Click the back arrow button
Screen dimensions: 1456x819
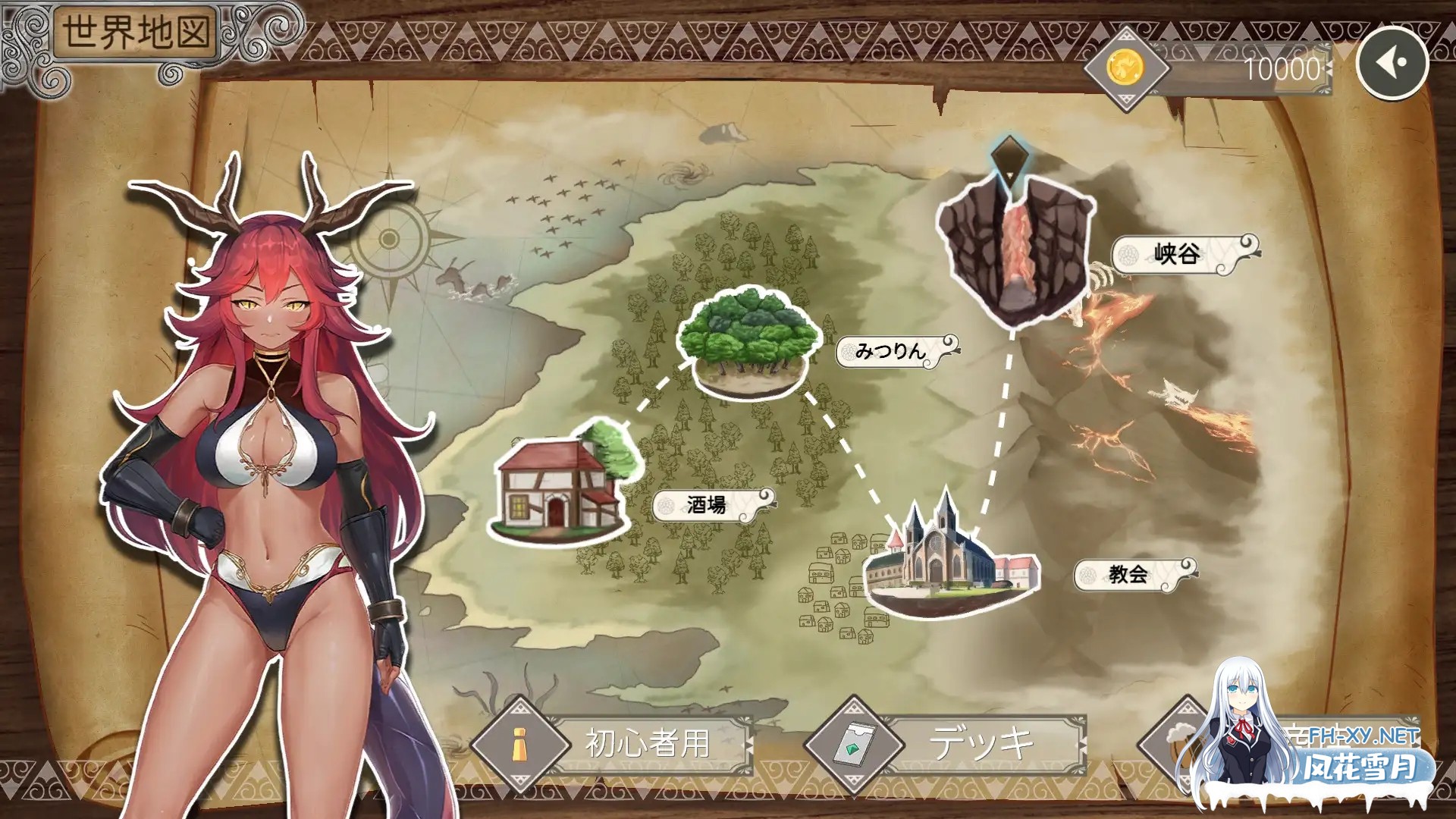coord(1392,63)
